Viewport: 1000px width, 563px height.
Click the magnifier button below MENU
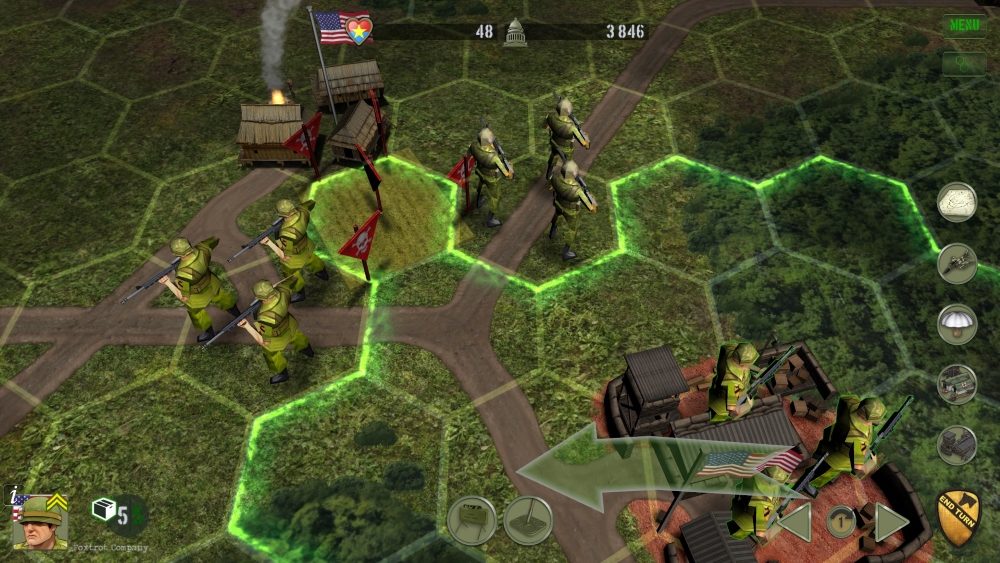964,63
